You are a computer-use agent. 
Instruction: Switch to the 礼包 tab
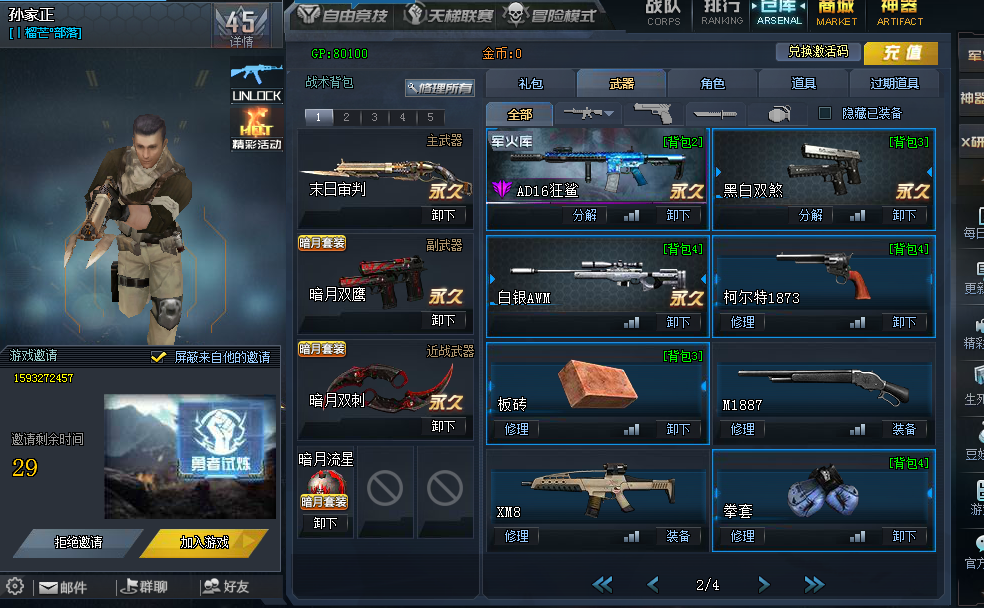click(530, 84)
